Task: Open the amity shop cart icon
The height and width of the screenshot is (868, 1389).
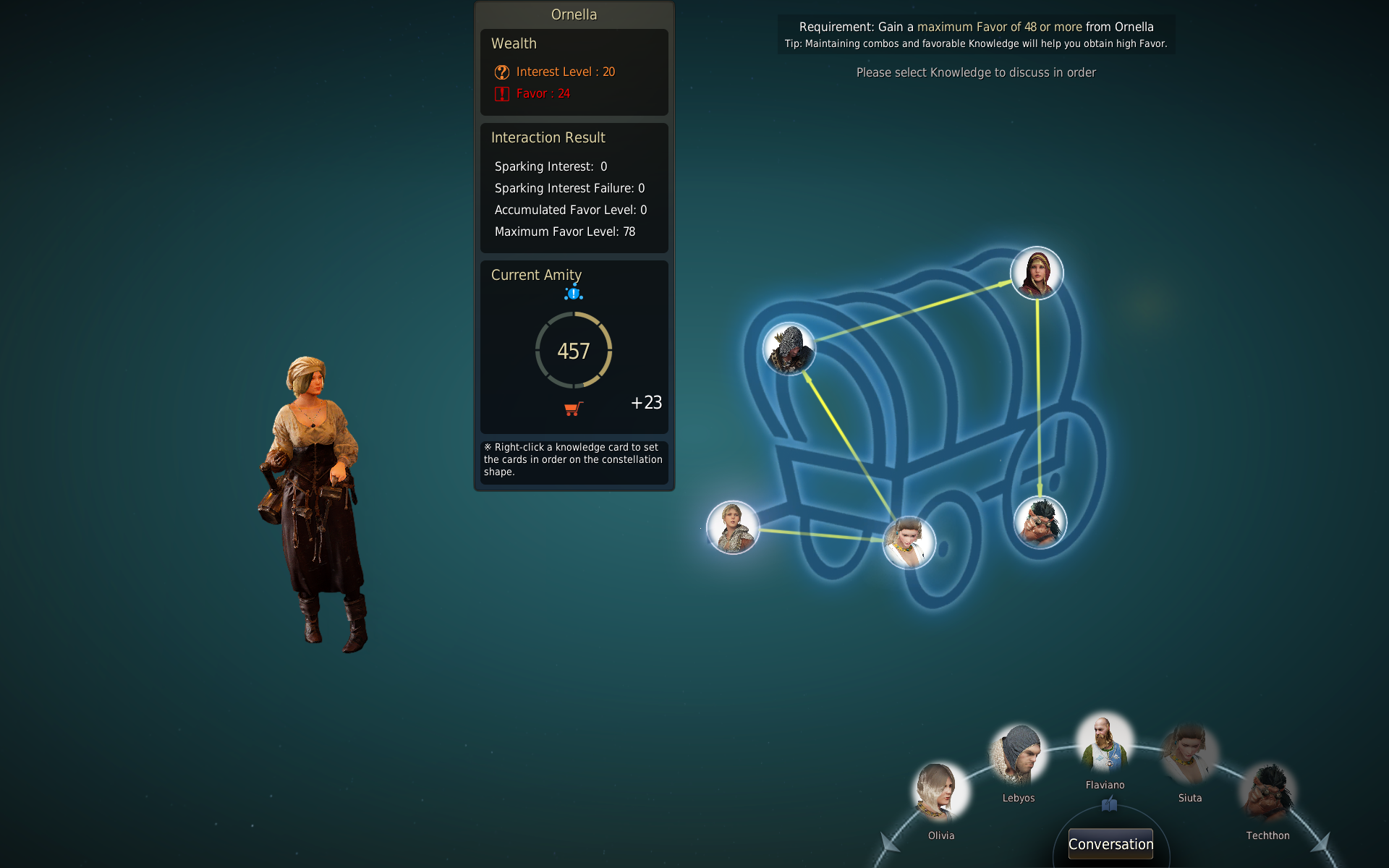Action: coord(573,409)
